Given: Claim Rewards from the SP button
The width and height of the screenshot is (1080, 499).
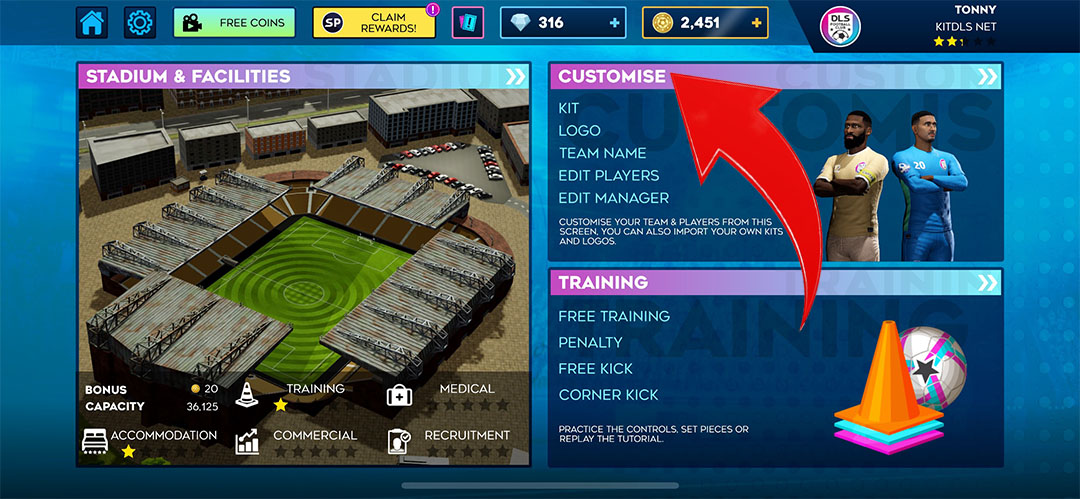Looking at the screenshot, I should click(x=374, y=23).
